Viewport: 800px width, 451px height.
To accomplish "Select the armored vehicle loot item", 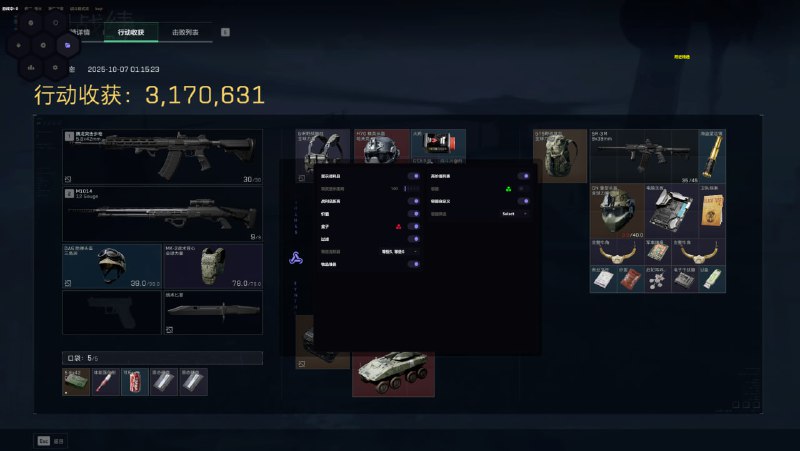I will click(393, 371).
